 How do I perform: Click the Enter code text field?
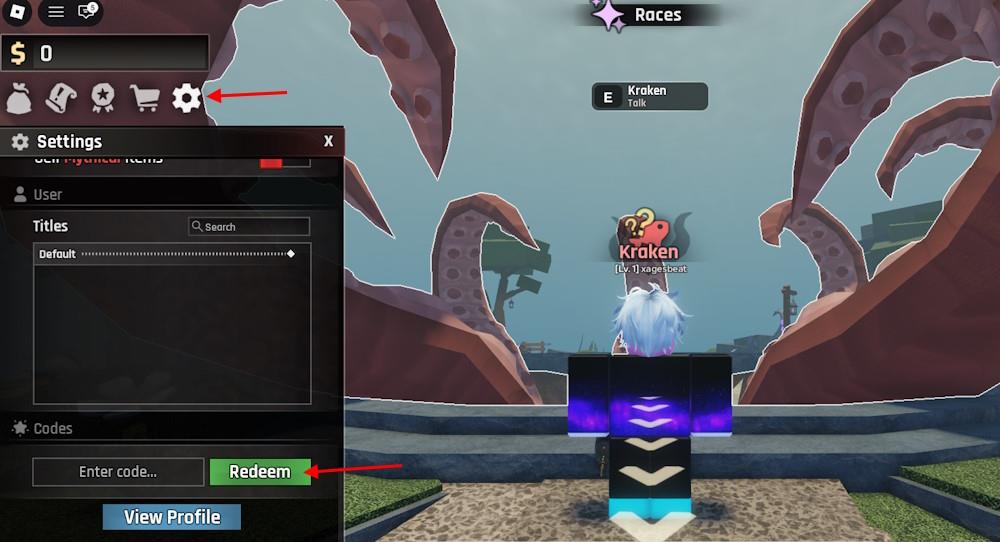pyautogui.click(x=118, y=472)
